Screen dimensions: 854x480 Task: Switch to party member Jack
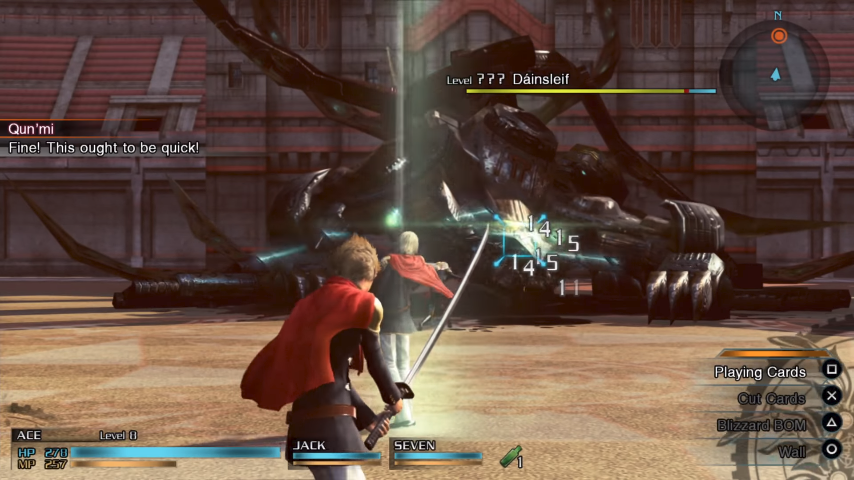336,451
